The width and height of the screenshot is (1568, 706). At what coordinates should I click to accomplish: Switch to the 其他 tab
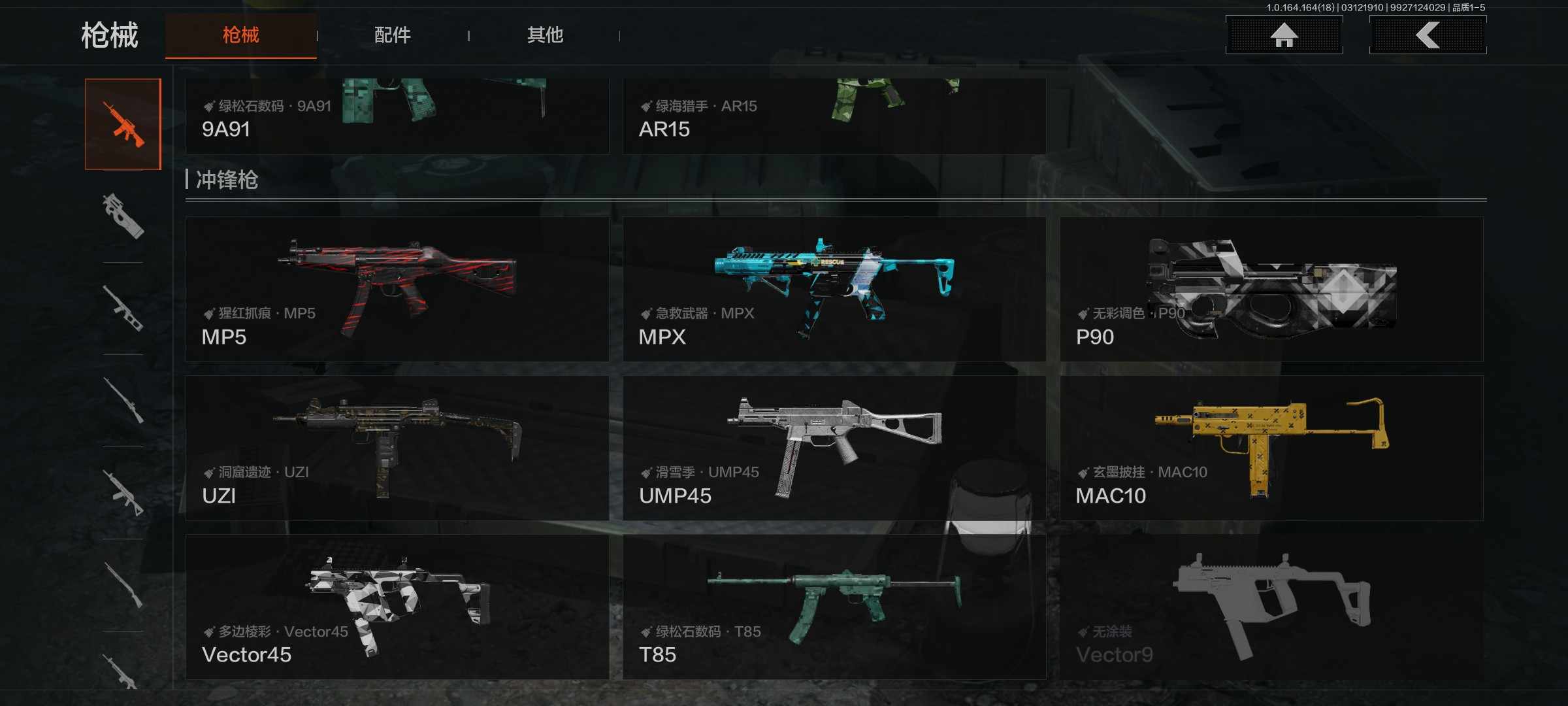click(545, 35)
